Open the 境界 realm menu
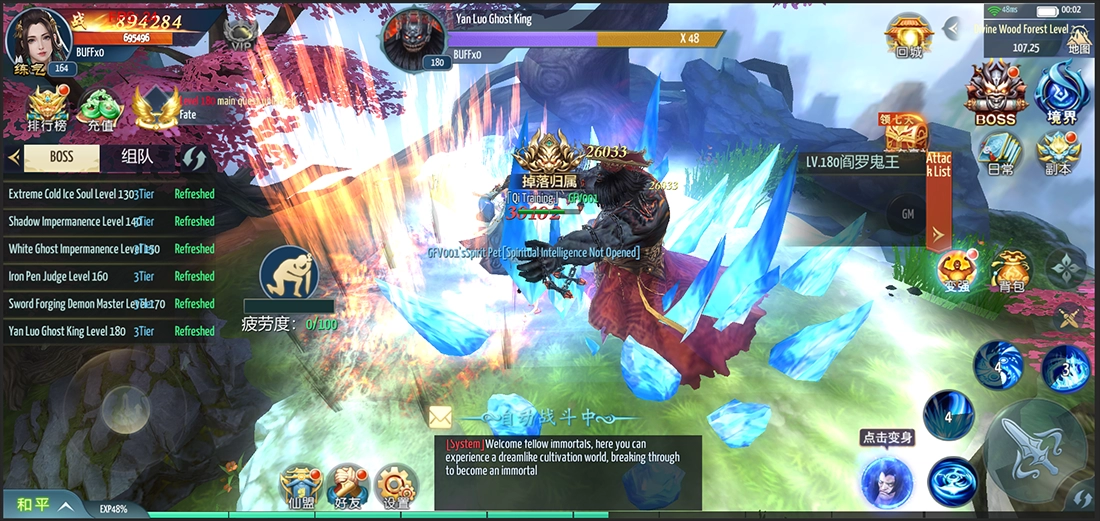The image size is (1100, 521). coord(1060,92)
